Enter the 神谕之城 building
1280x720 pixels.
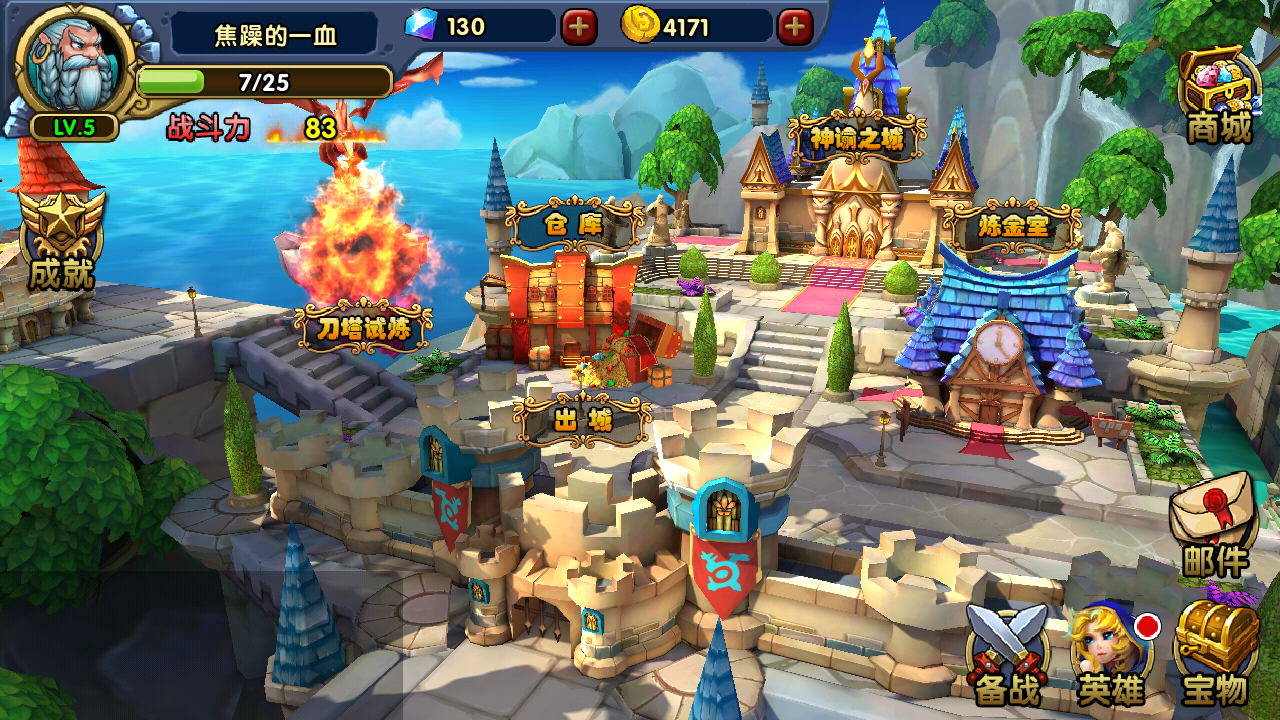pyautogui.click(x=857, y=138)
